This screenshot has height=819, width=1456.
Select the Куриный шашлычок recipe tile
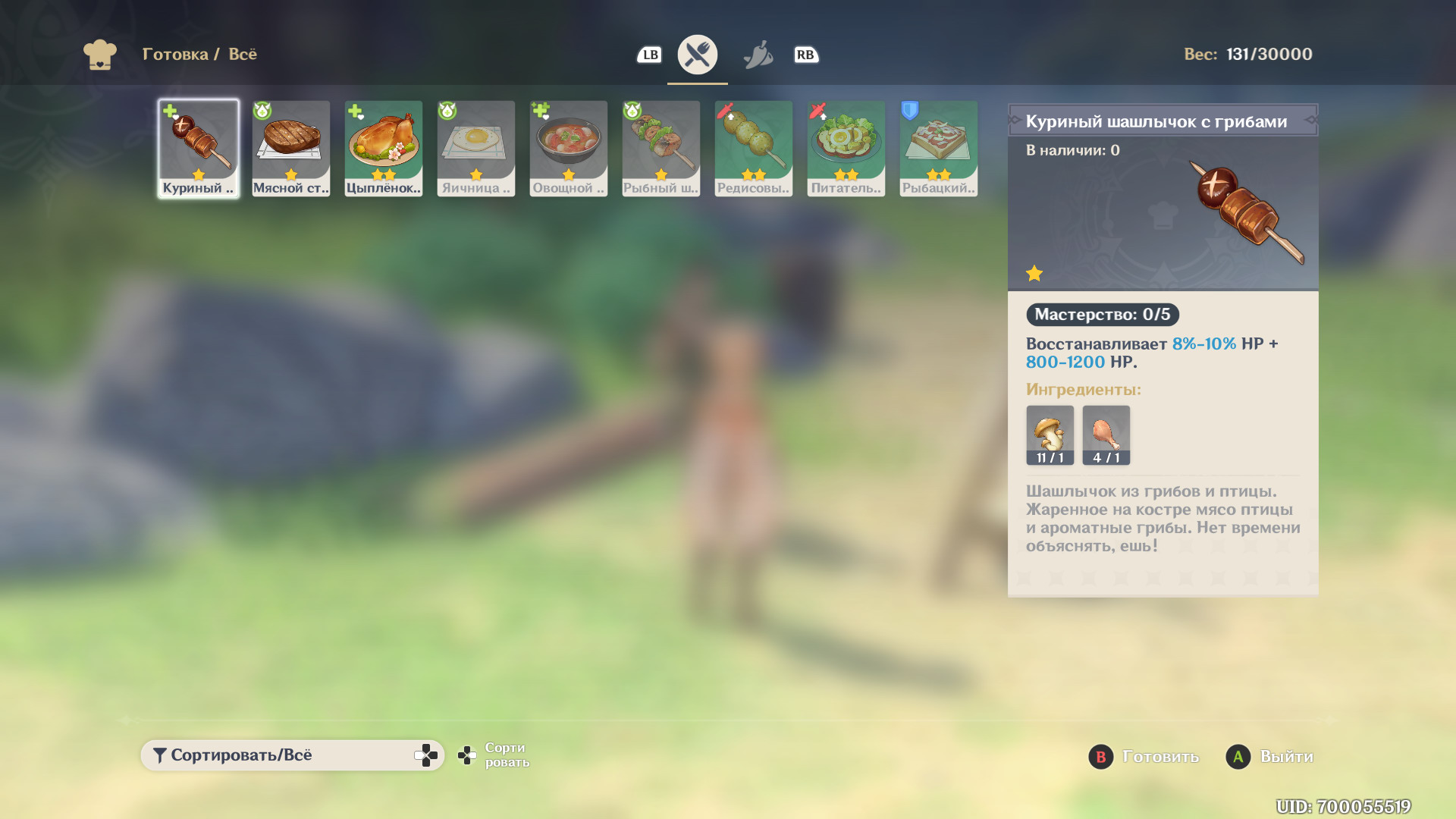coord(199,149)
